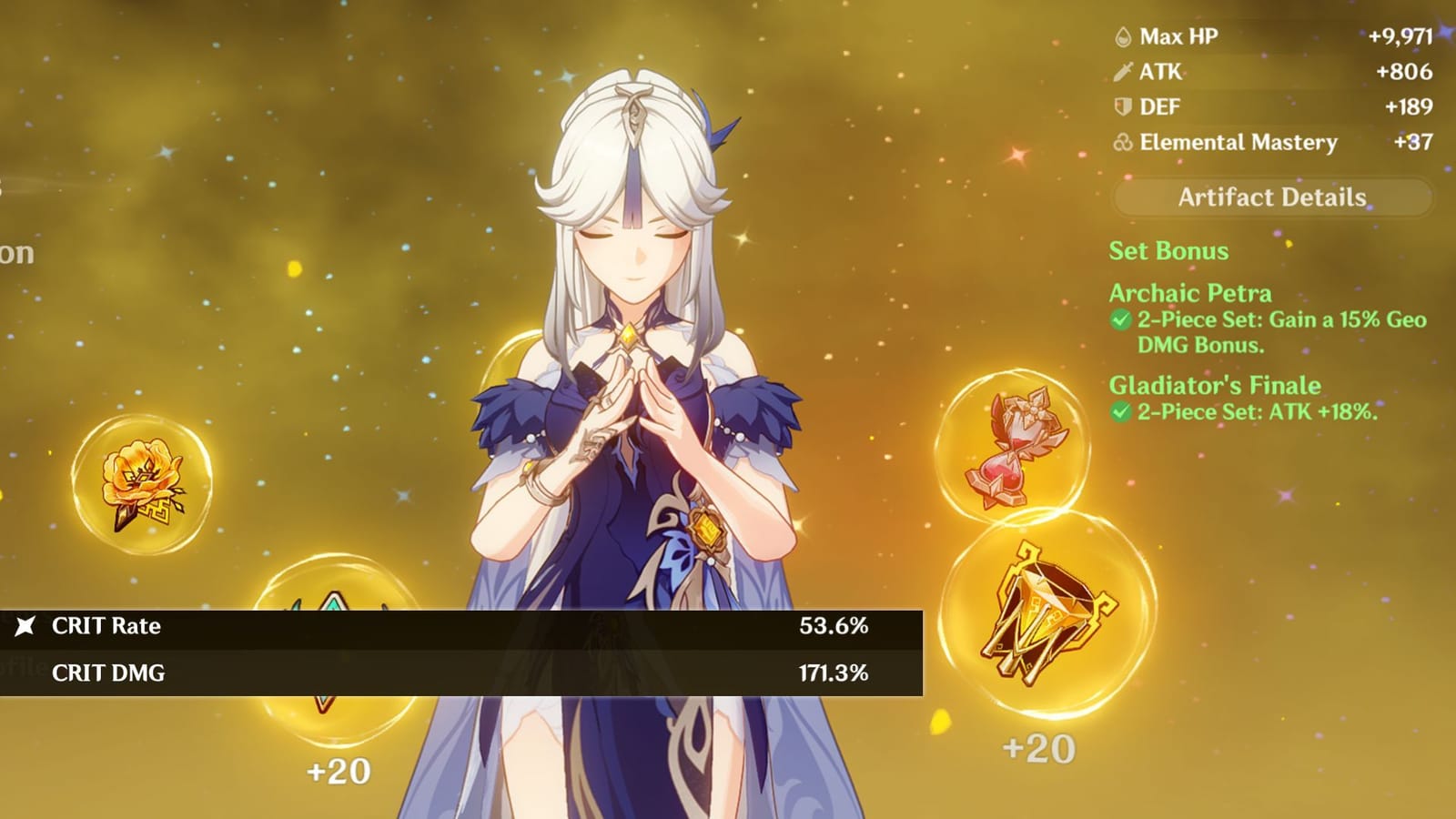Select the CRIT Rate stat row
This screenshot has width=1456, height=819.
(455, 626)
